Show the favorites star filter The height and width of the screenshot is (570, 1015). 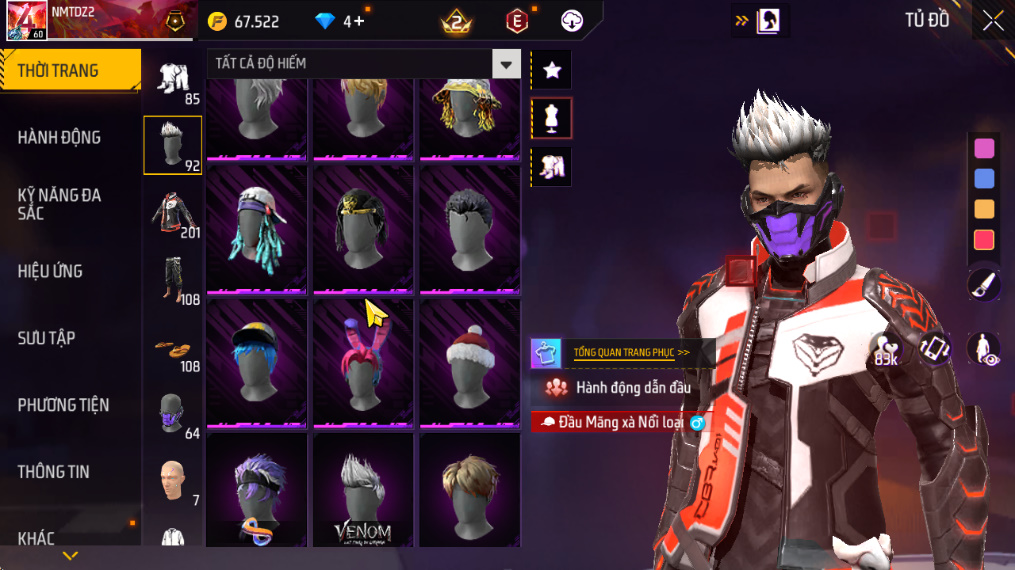pos(552,70)
